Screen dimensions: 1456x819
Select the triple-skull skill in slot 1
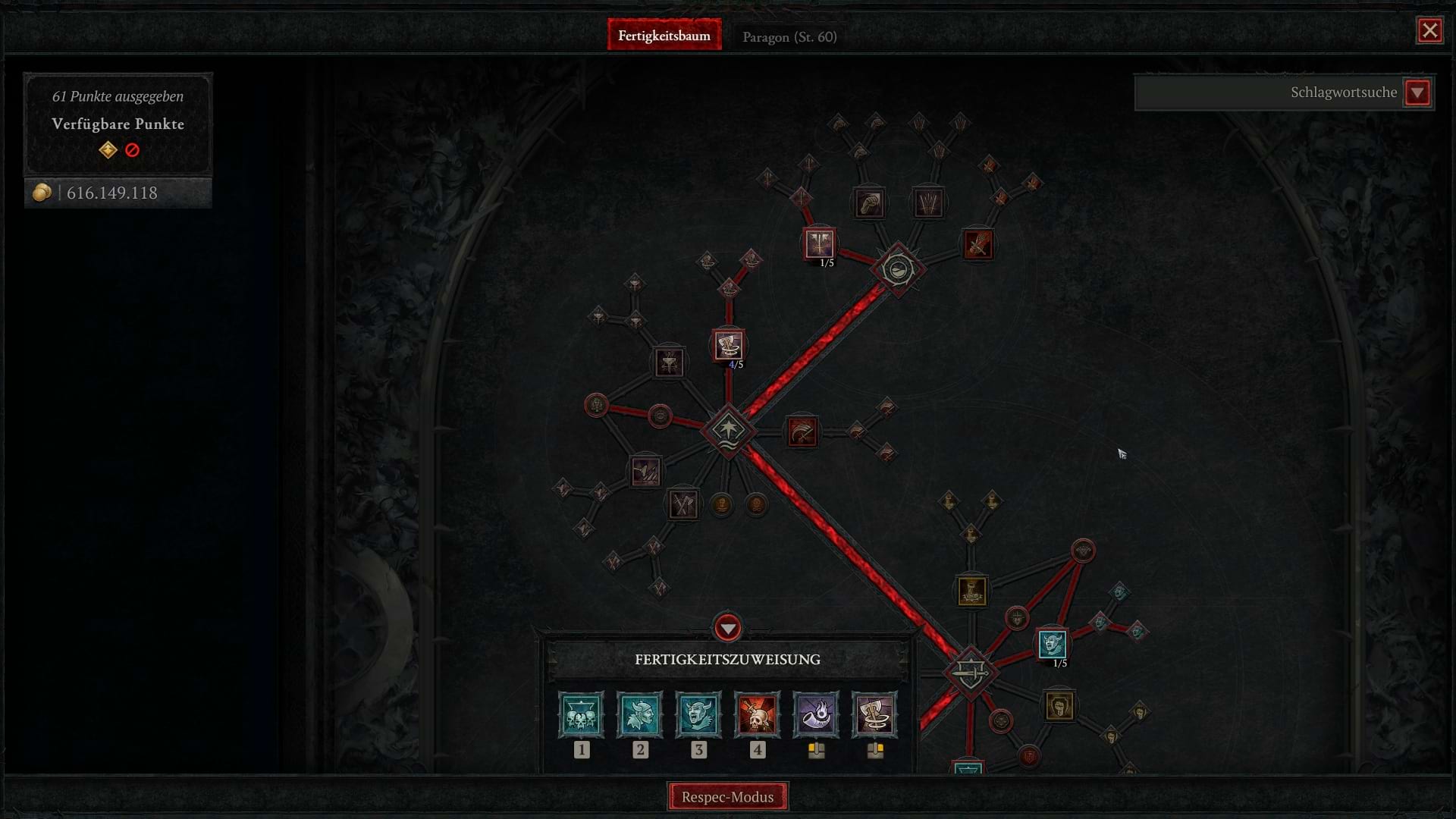(581, 714)
